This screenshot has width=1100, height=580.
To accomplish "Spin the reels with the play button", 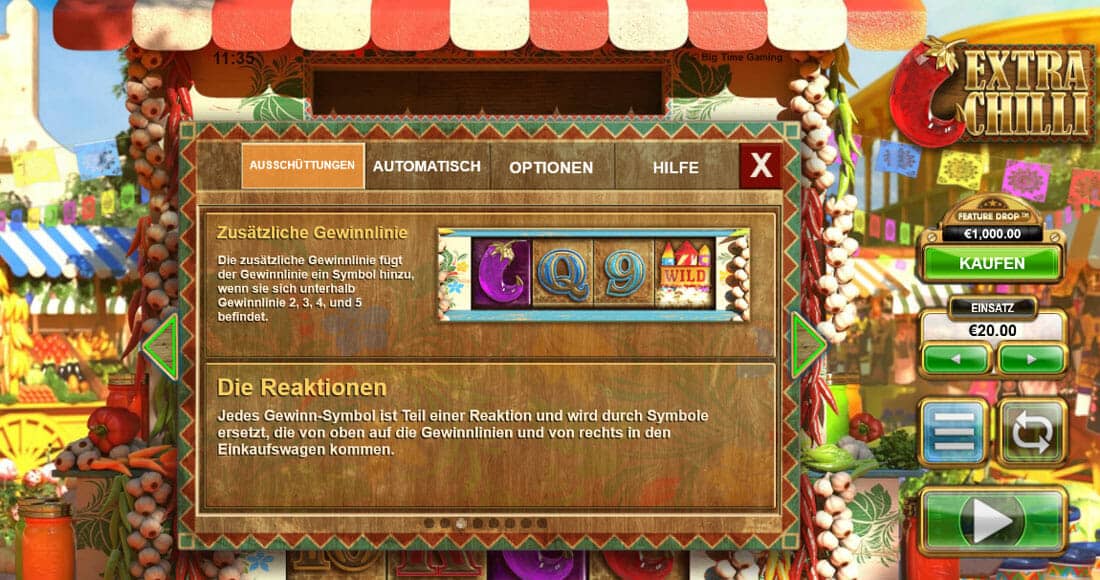I will pos(992,520).
